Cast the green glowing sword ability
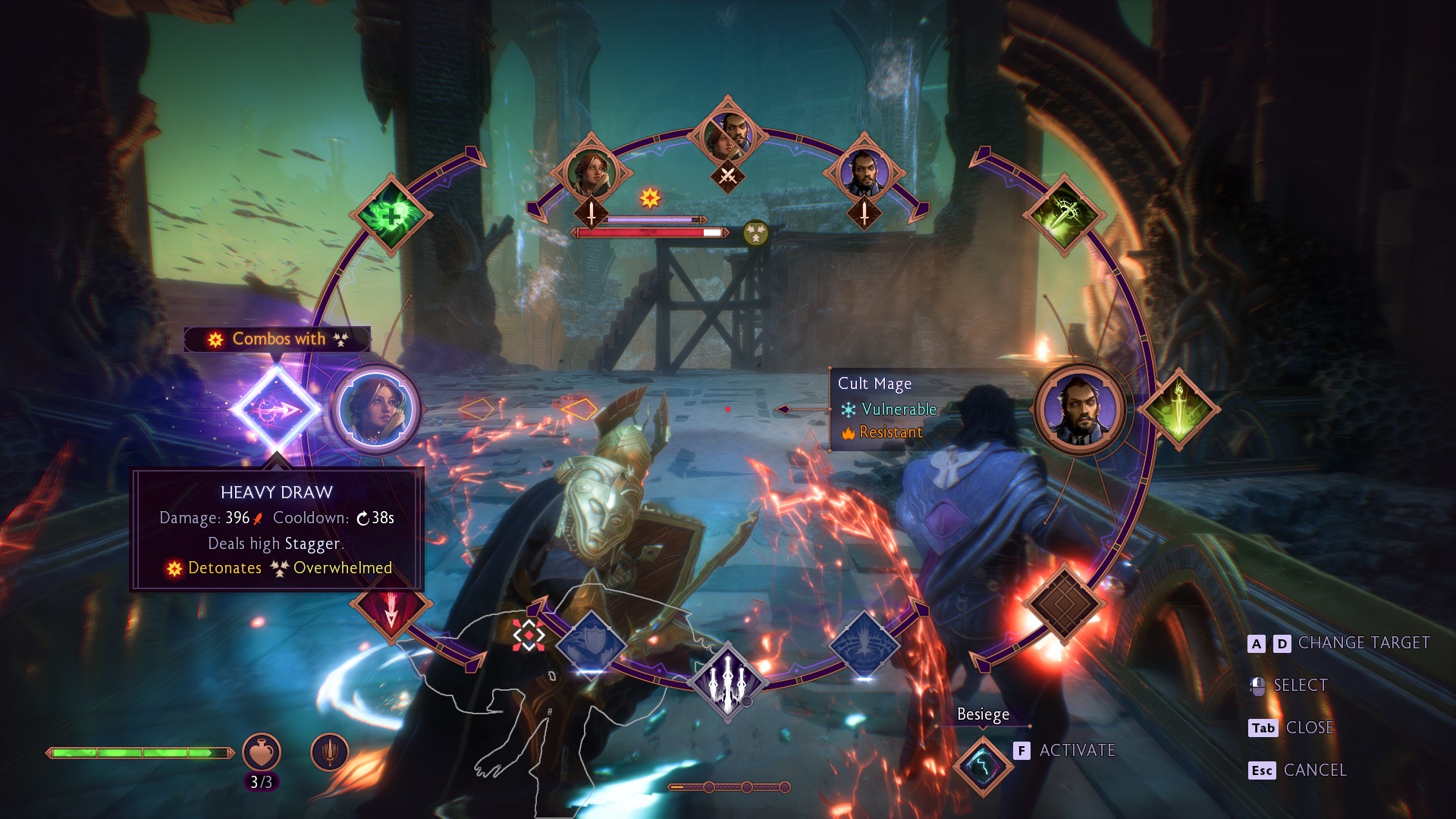 point(1178,409)
